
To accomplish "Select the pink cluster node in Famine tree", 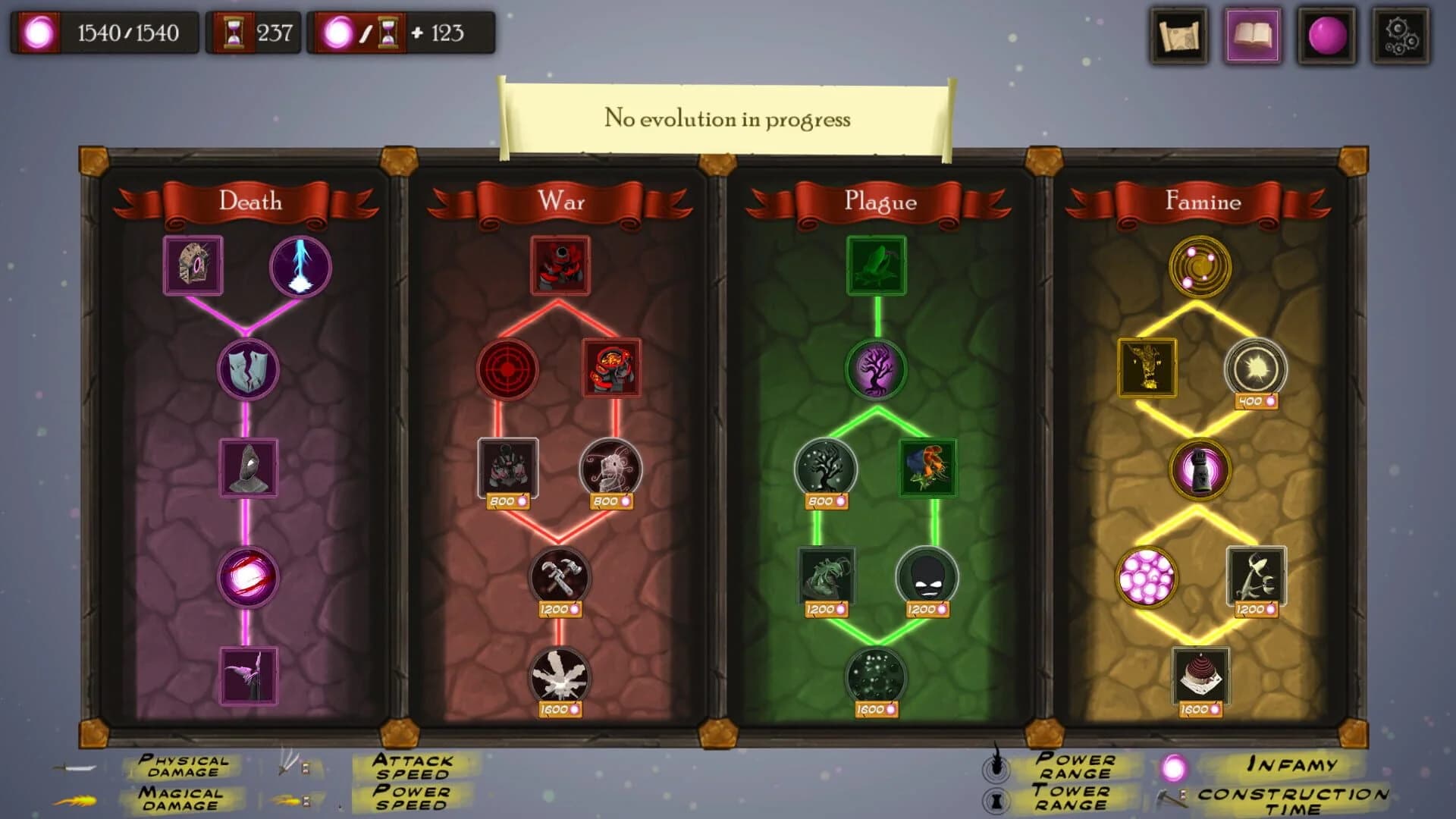I will (x=1147, y=579).
